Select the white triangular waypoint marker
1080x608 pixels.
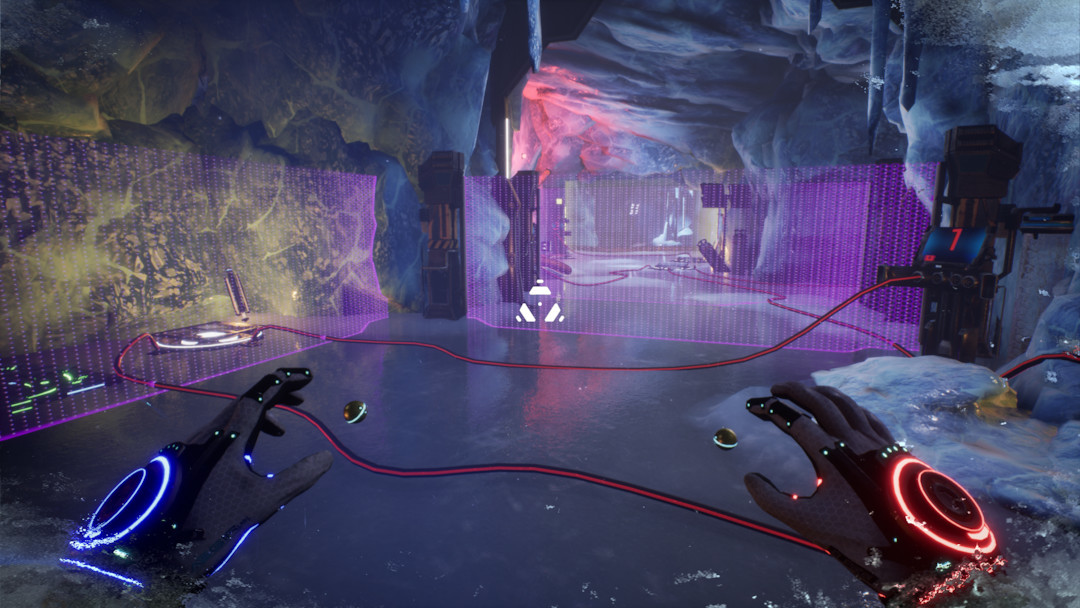pyautogui.click(x=540, y=303)
